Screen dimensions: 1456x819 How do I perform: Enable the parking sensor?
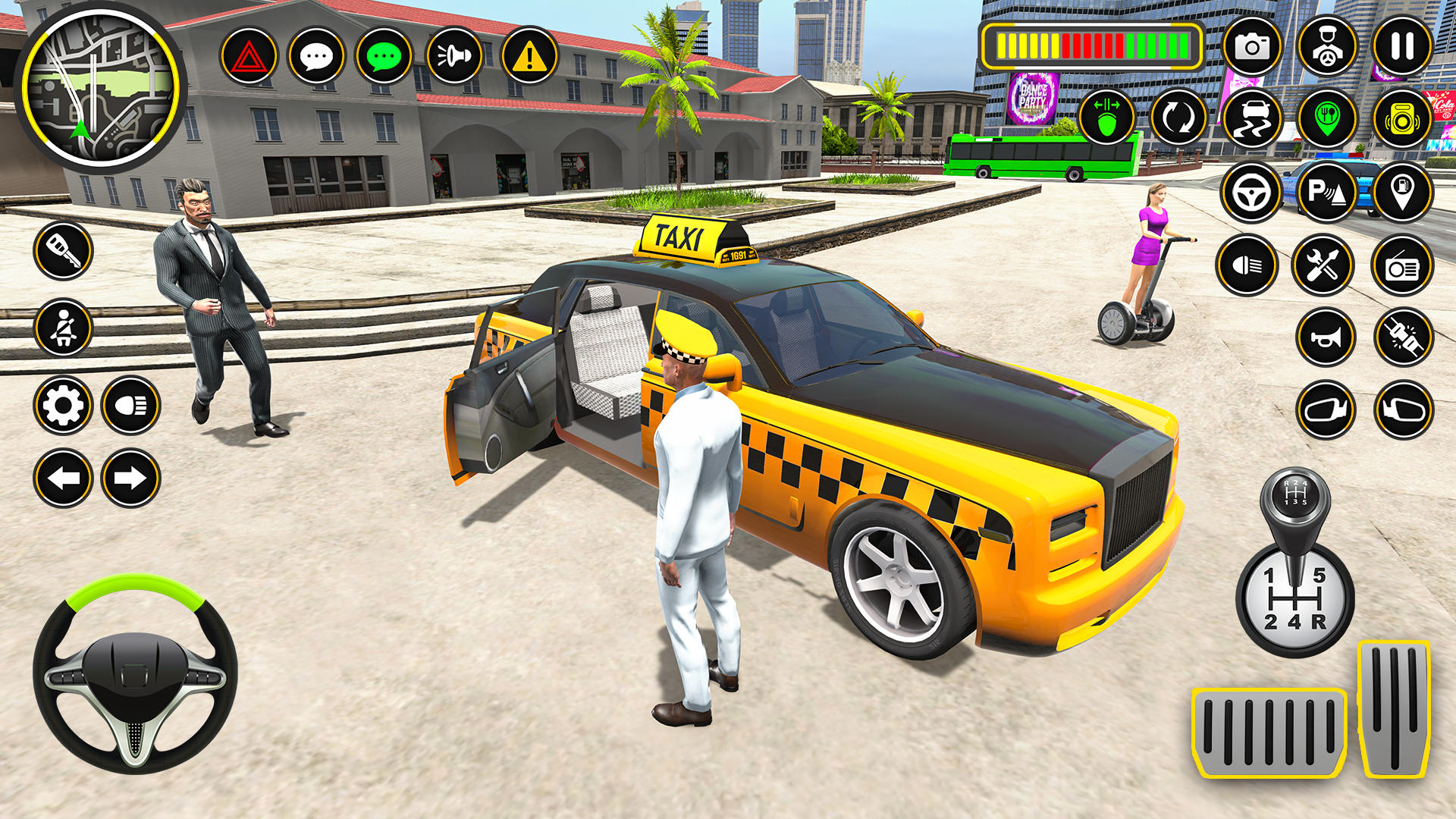pyautogui.click(x=1326, y=192)
